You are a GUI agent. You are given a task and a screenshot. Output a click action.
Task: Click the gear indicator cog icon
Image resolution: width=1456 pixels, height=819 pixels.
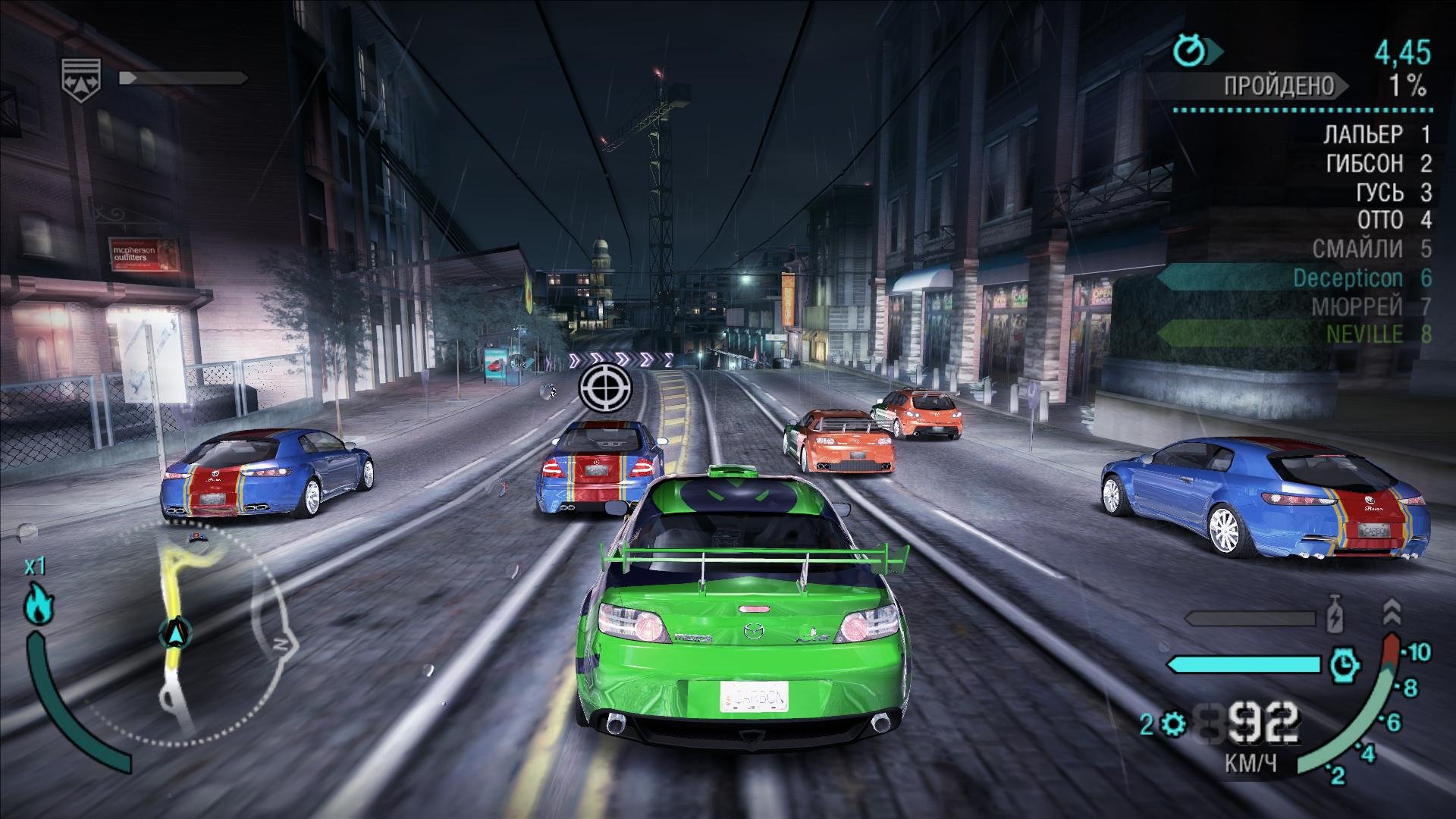(1172, 726)
